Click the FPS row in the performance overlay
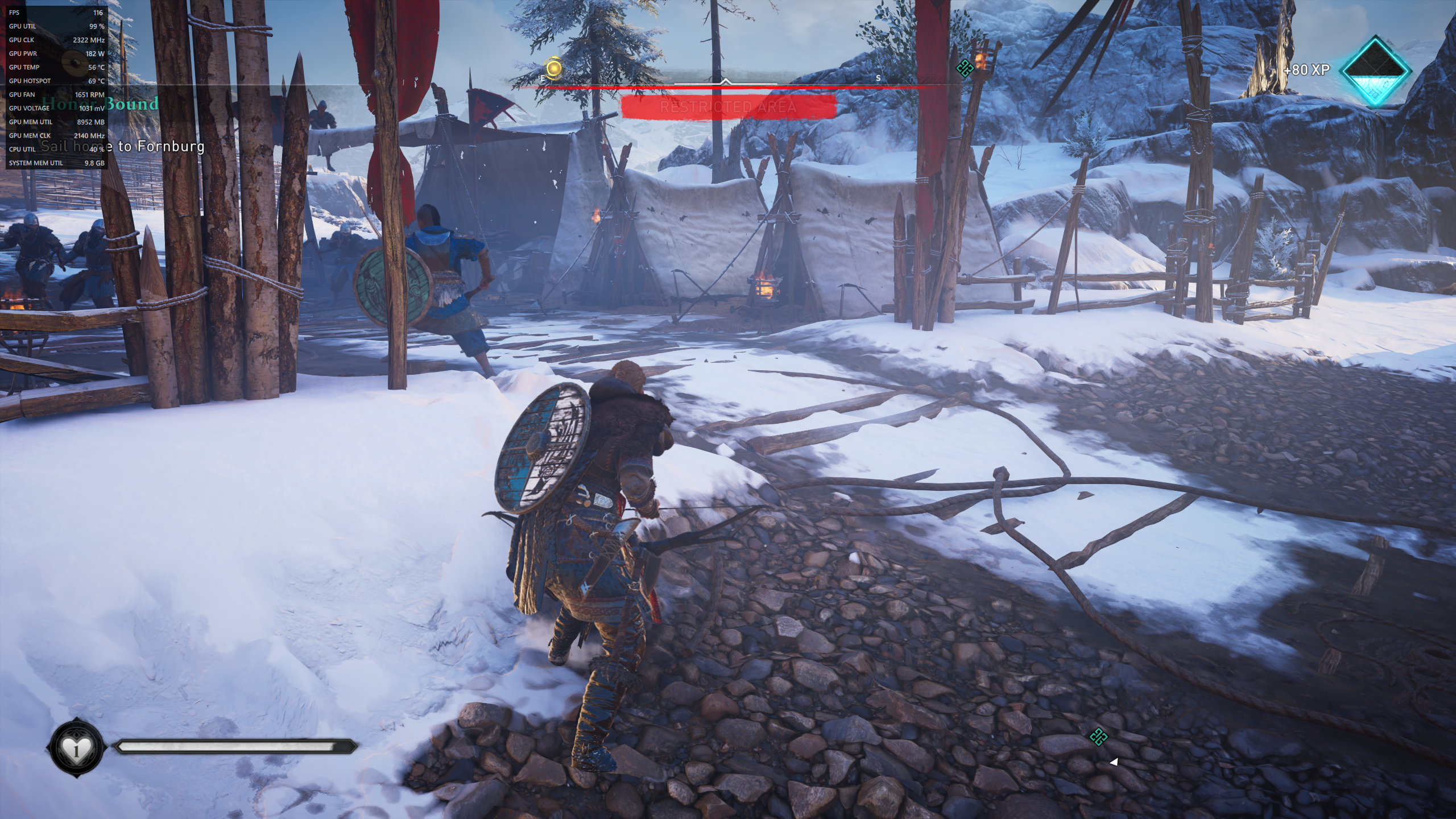 click(x=56, y=13)
